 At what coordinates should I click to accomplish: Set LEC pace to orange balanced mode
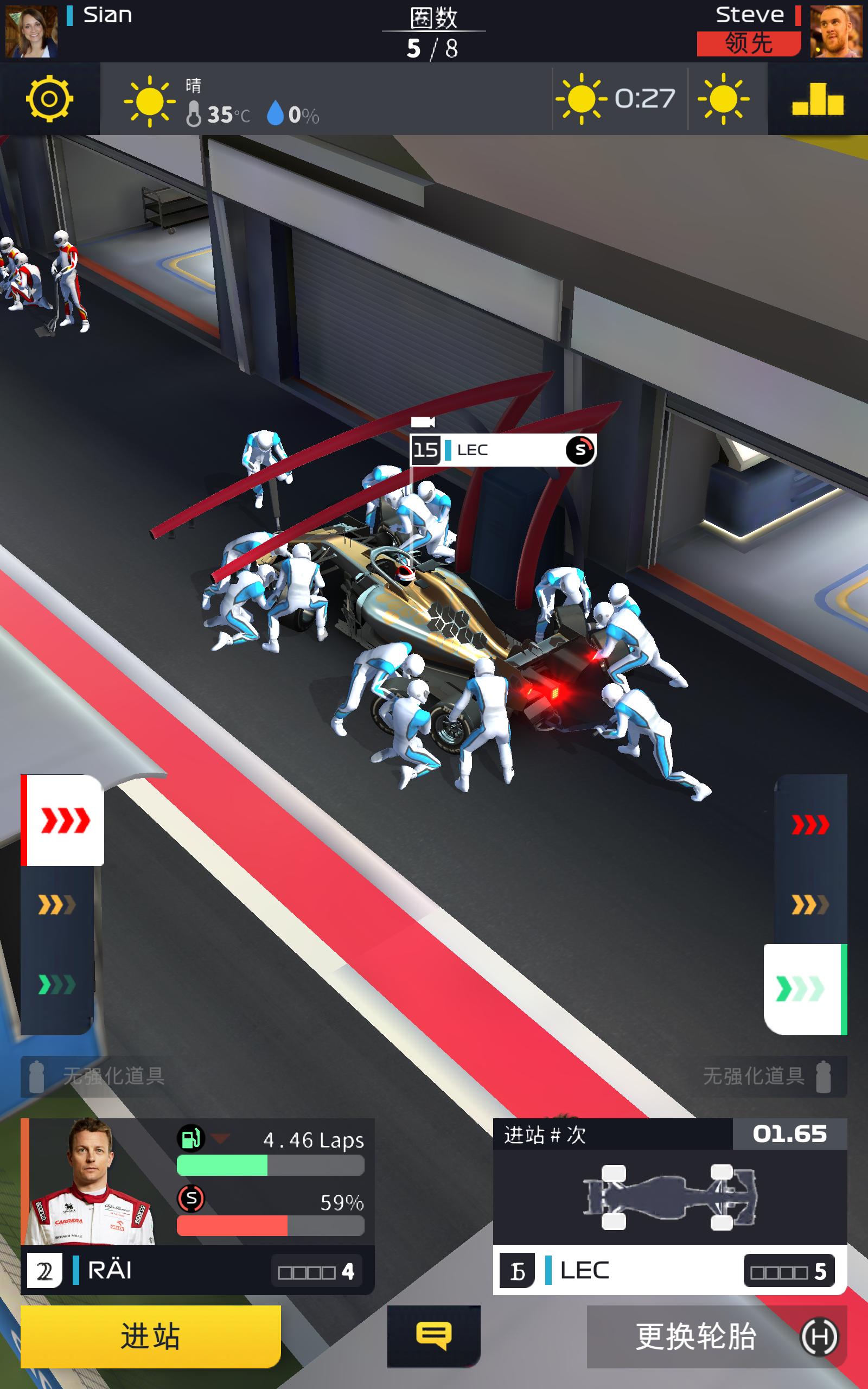point(810,905)
